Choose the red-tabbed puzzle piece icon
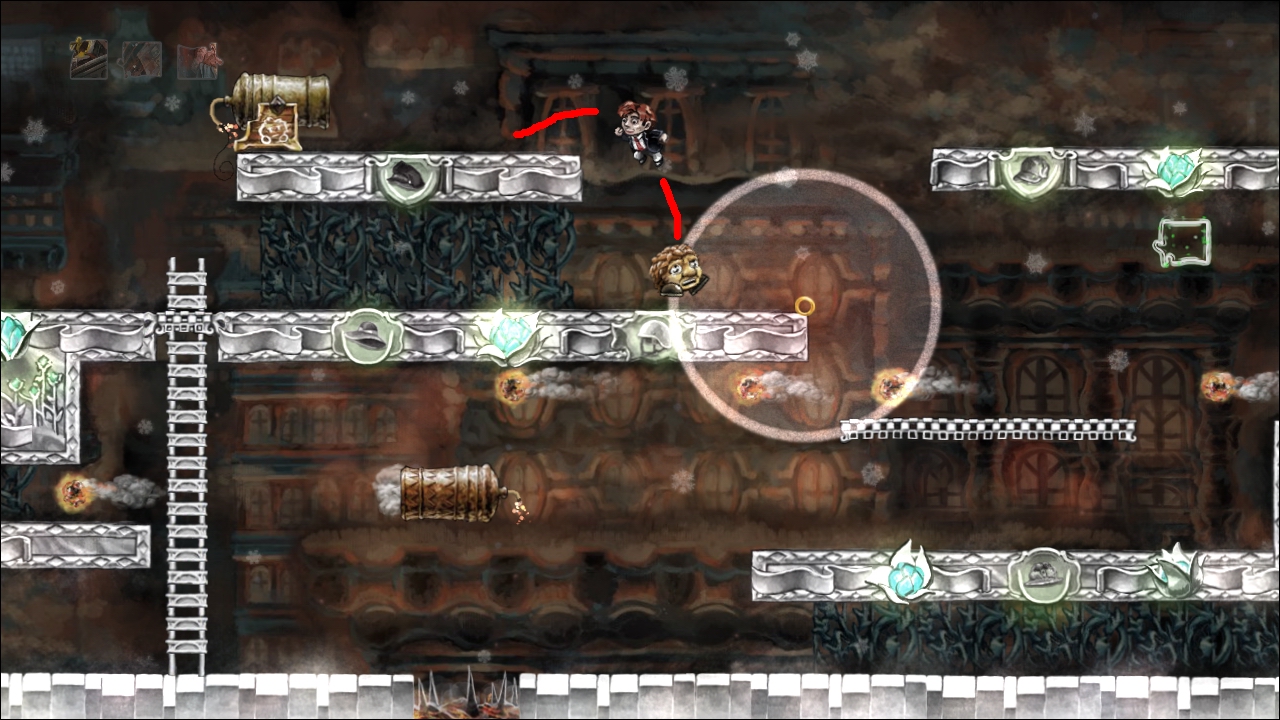The width and height of the screenshot is (1280, 720). [198, 59]
